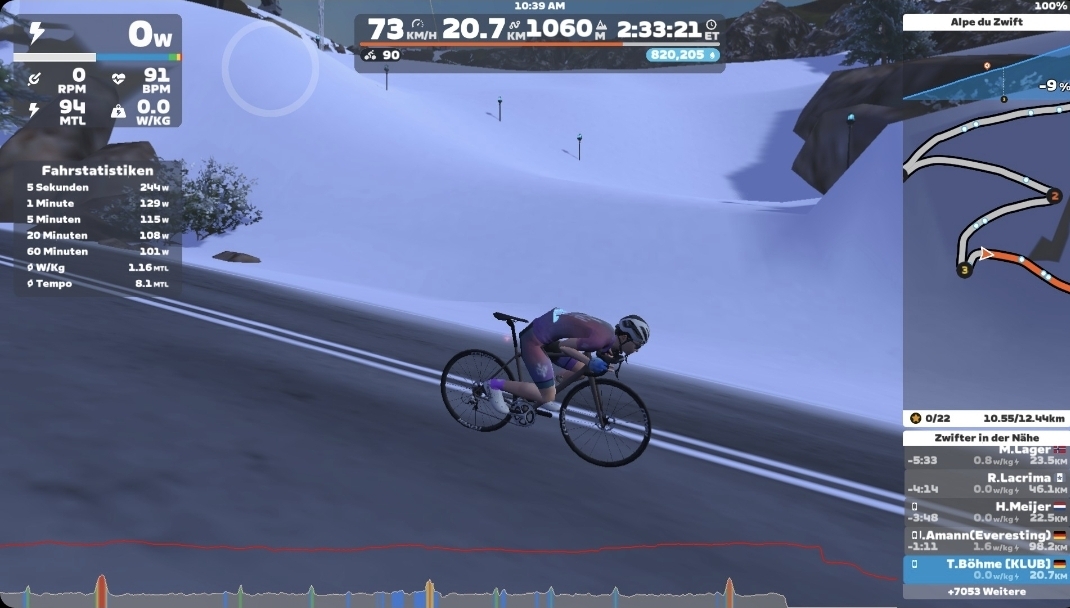
Task: Click the Zwifter in der Nähe header
Action: click(x=986, y=438)
